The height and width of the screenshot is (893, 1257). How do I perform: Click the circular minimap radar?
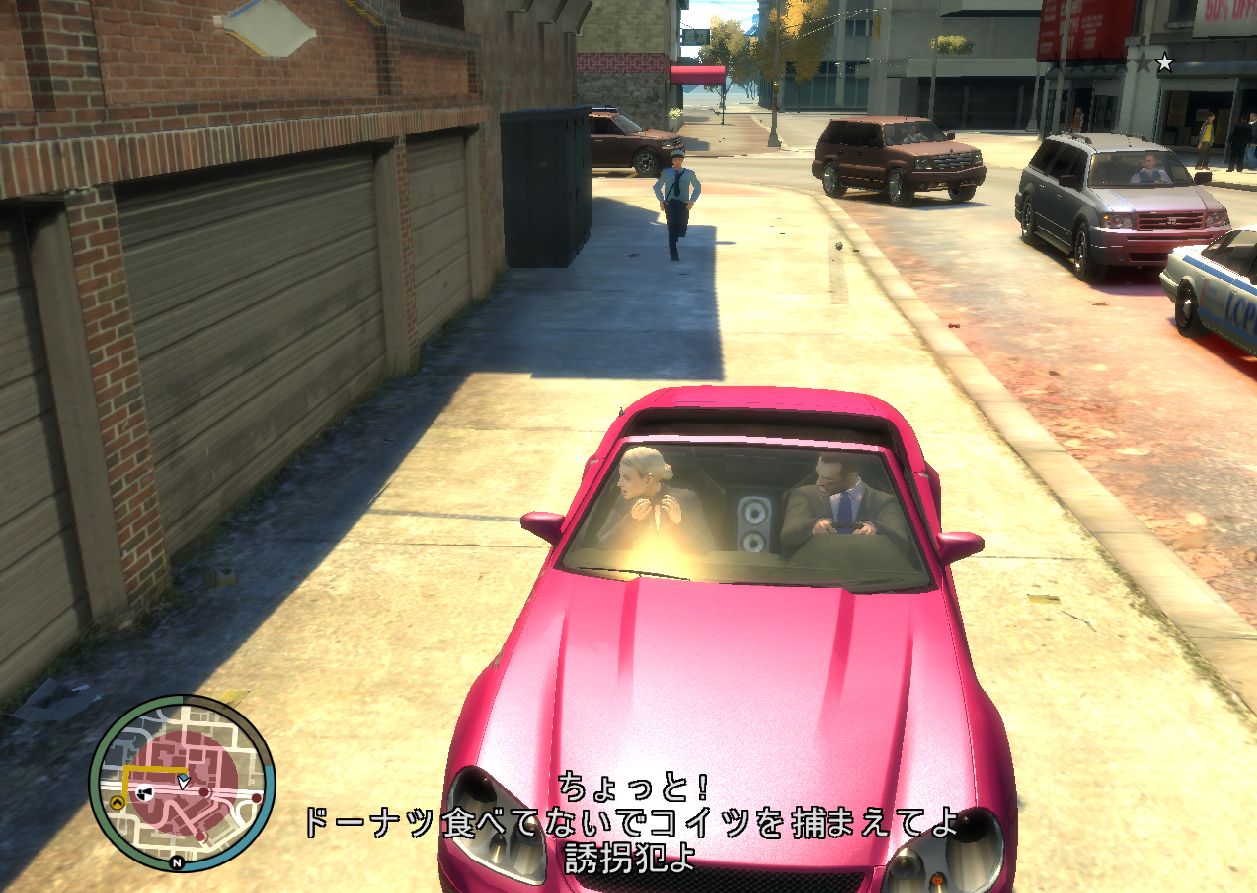pos(182,782)
